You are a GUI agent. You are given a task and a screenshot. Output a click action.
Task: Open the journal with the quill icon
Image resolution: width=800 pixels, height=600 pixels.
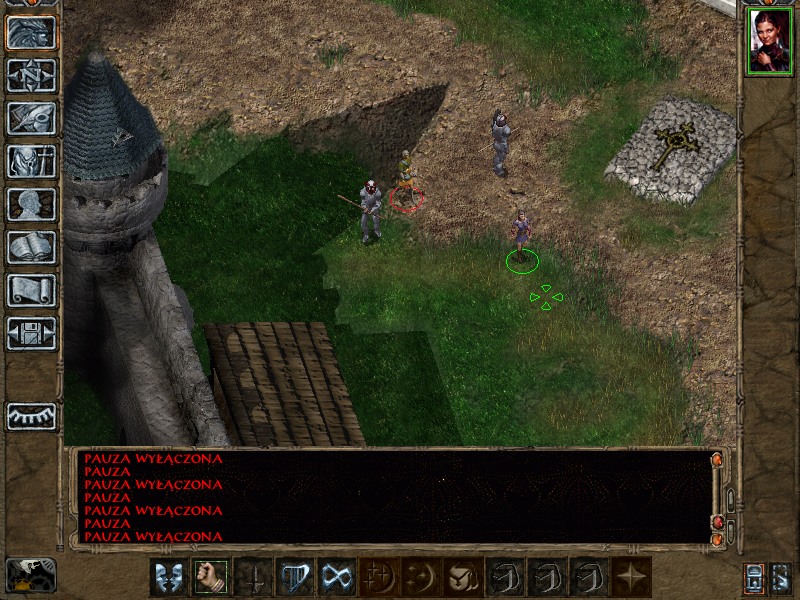click(31, 118)
